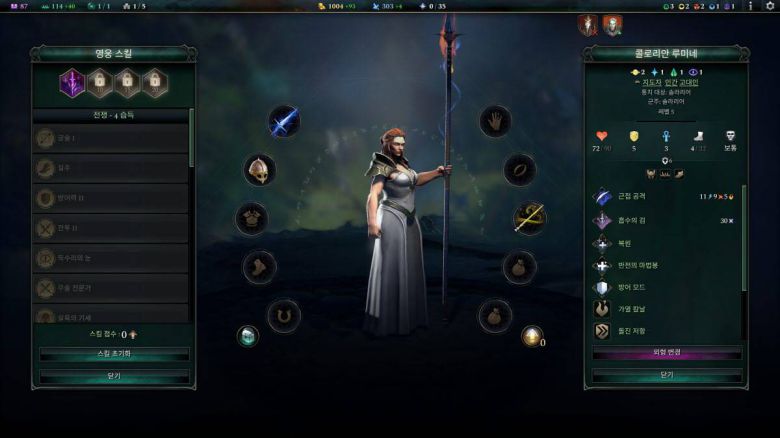Select the glowing blue staff weapon slot
The width and height of the screenshot is (780, 438).
(x=283, y=122)
